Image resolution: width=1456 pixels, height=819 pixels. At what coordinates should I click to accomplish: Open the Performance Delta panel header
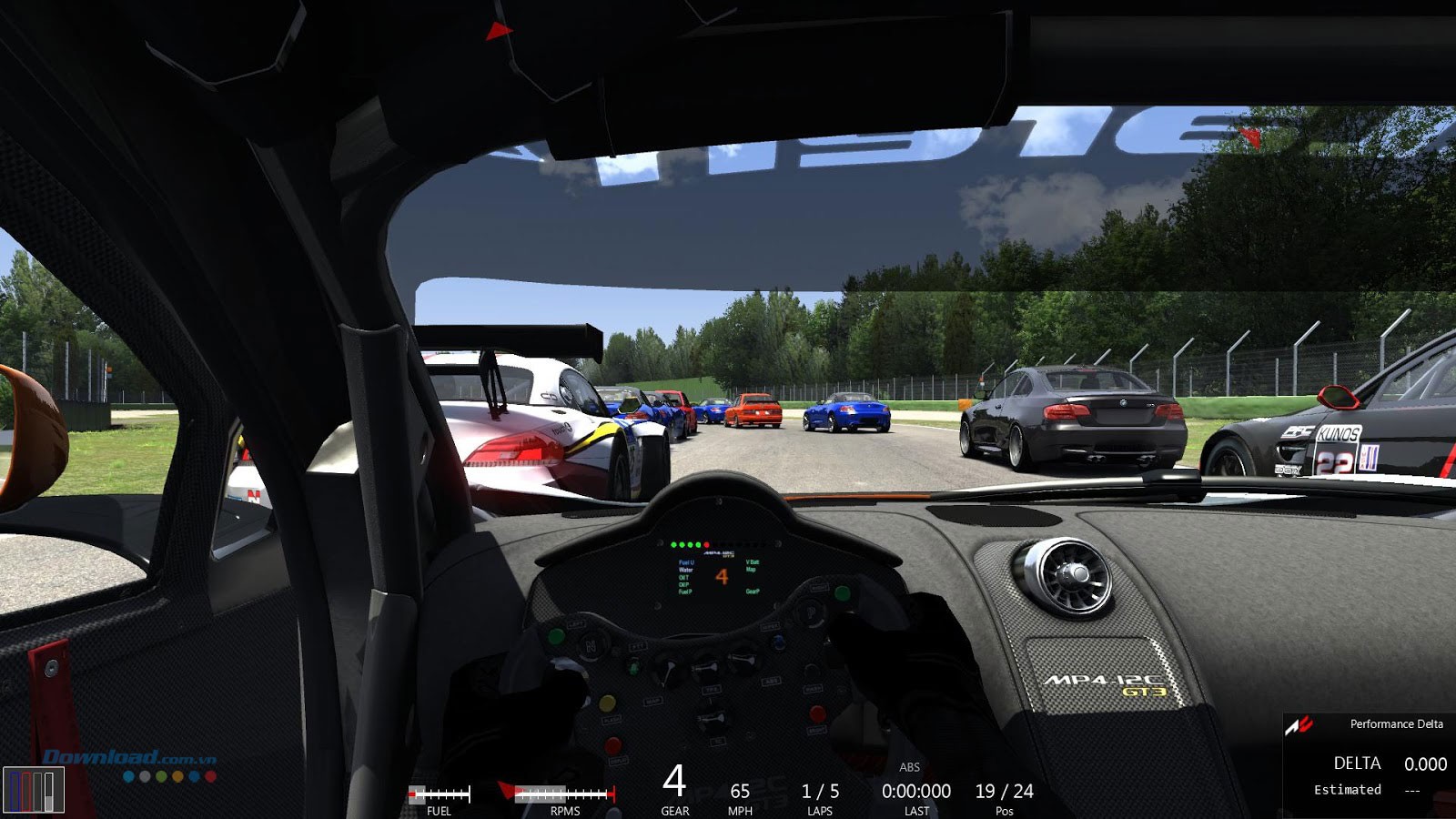[1395, 724]
